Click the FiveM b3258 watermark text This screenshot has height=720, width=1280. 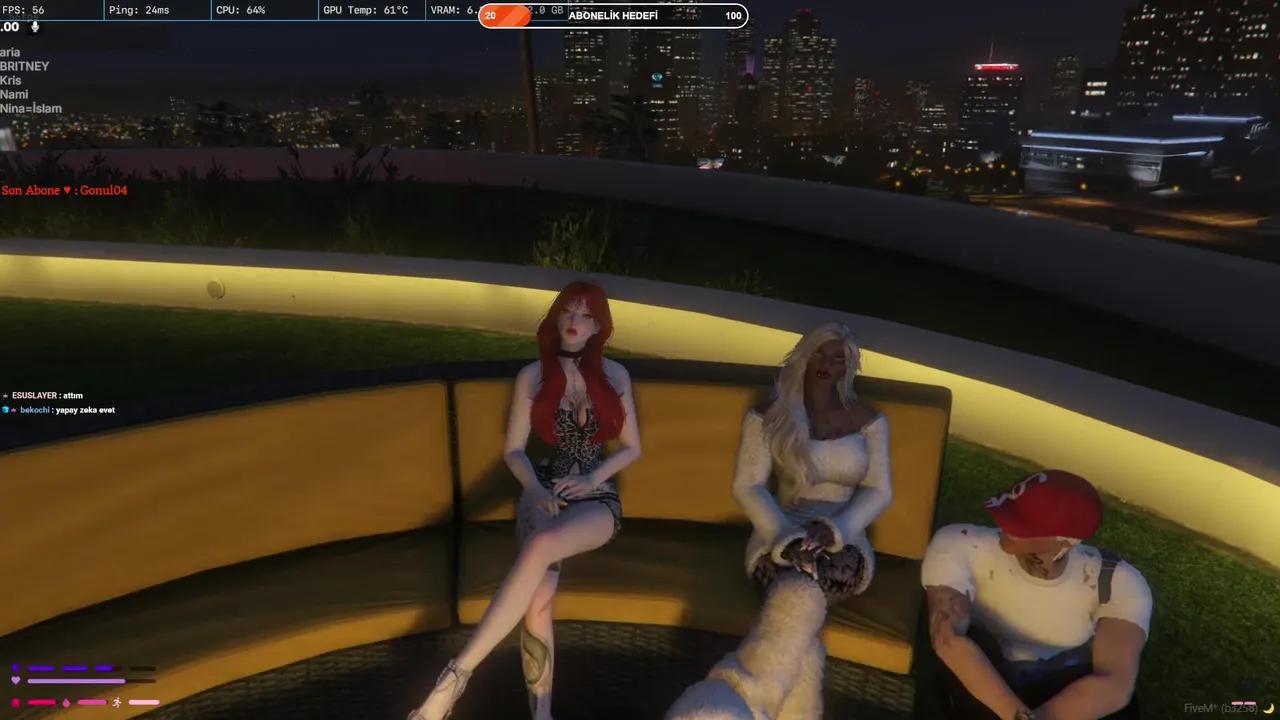tap(1215, 707)
